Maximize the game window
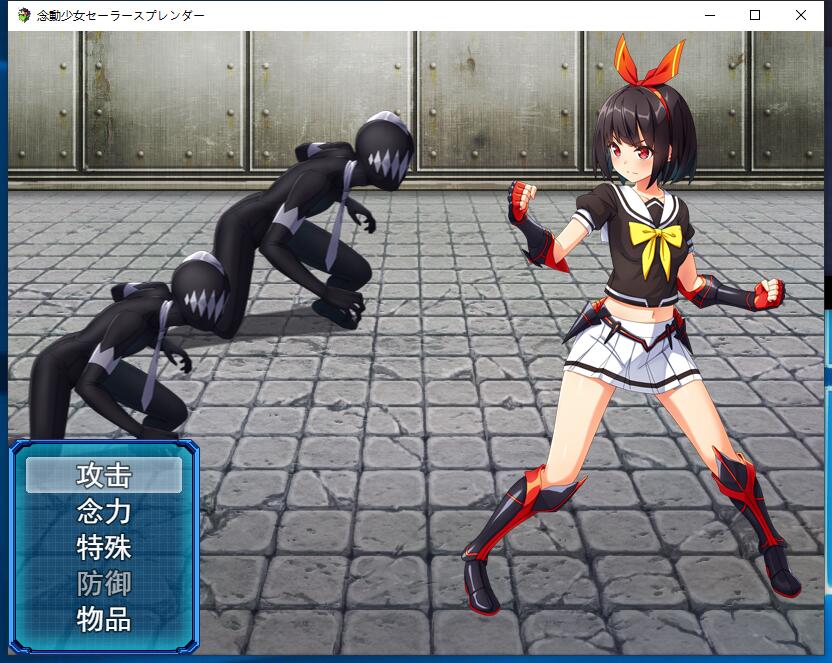 click(755, 15)
